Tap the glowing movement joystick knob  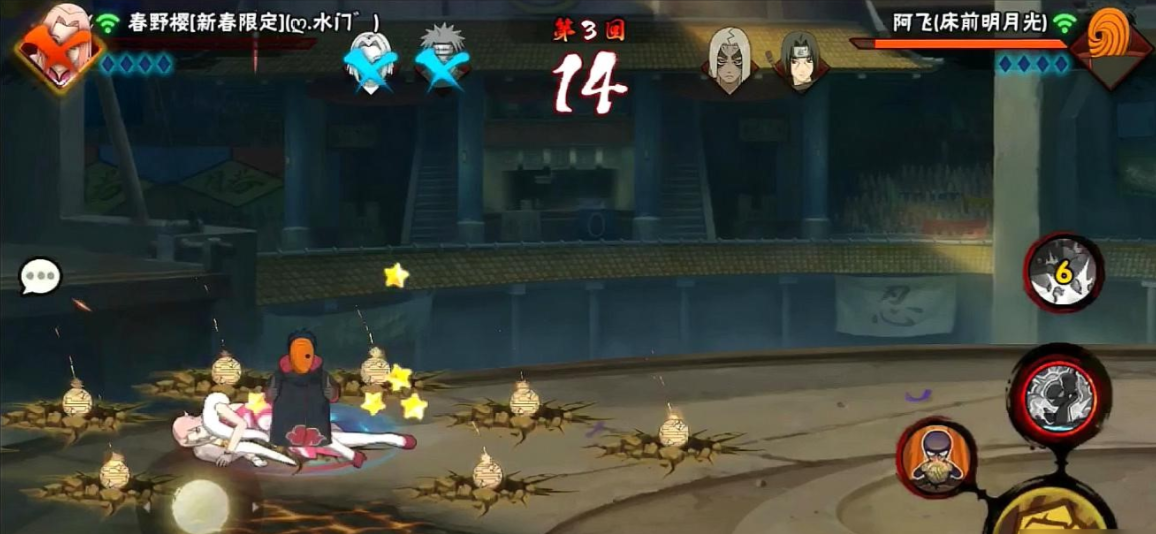[200, 506]
